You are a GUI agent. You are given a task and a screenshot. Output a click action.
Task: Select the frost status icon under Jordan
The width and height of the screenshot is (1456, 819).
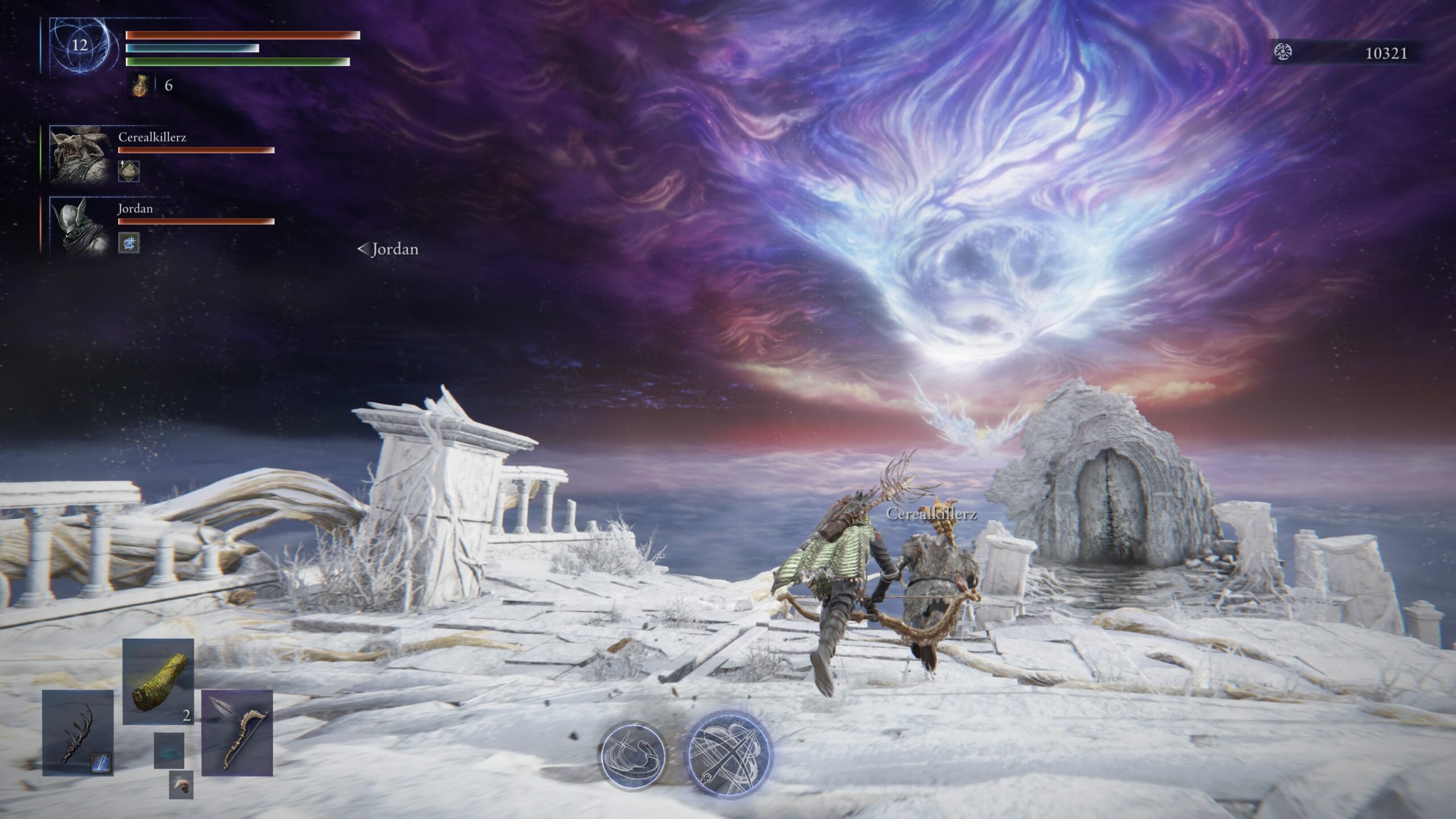[129, 242]
